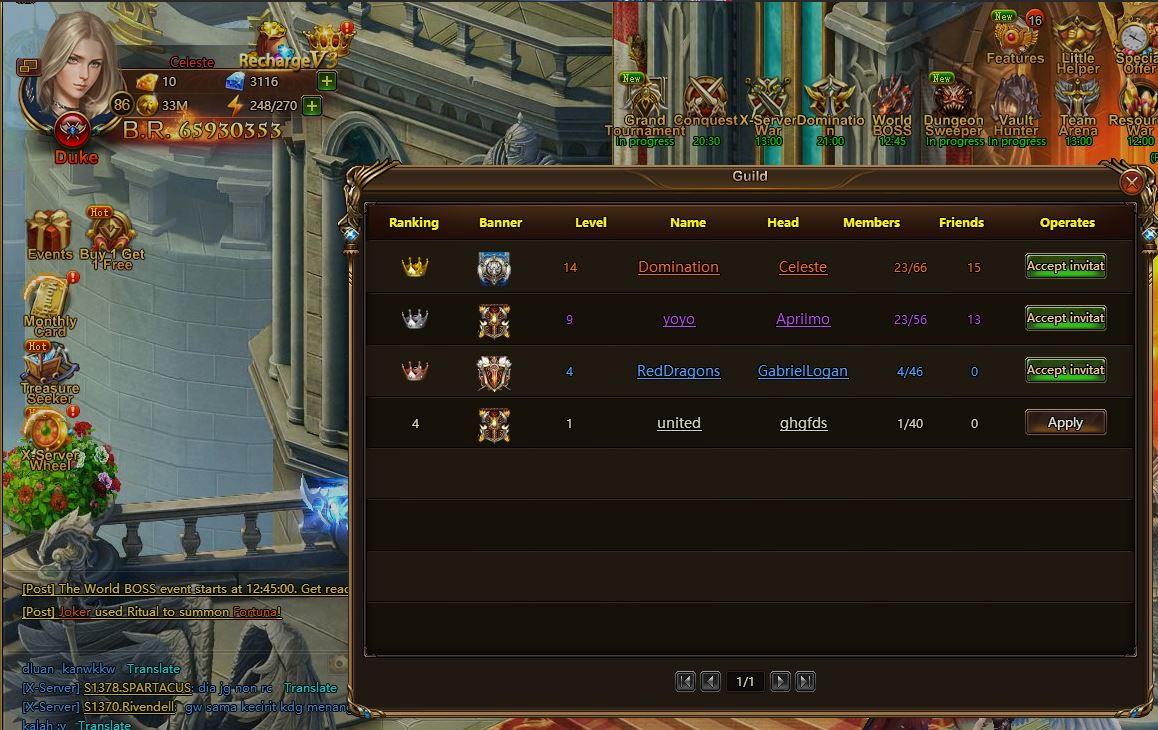This screenshot has width=1158, height=730.
Task: Apply to the united guild
Action: [x=1065, y=423]
